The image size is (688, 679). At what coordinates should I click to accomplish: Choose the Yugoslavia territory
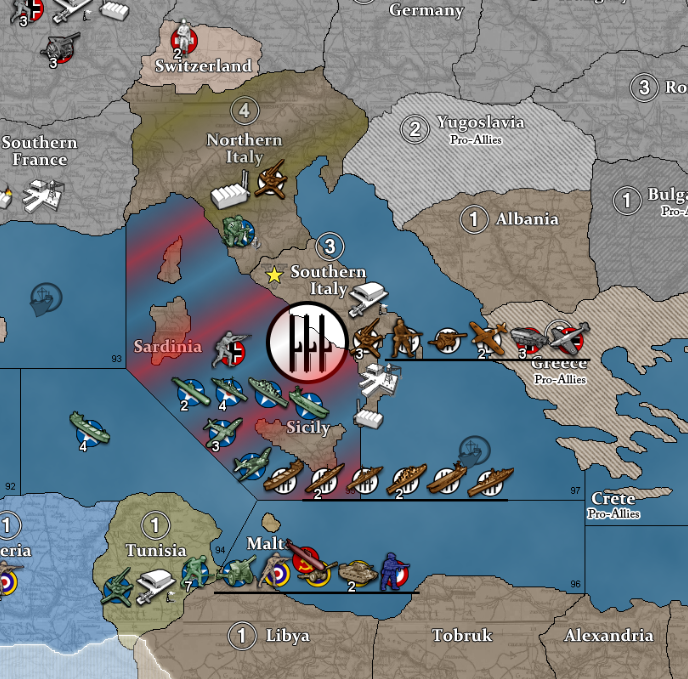[x=480, y=124]
